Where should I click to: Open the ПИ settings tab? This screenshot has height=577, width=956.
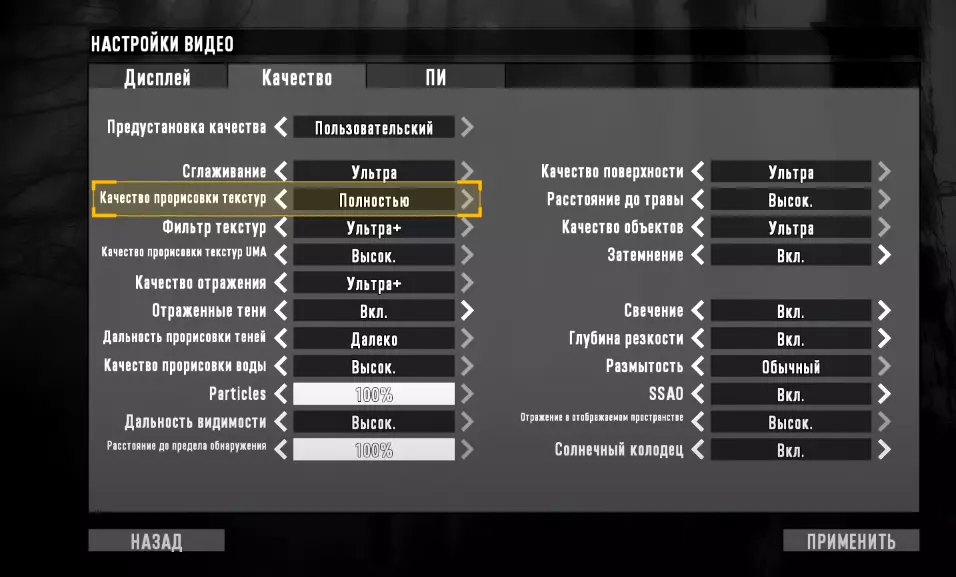(435, 78)
